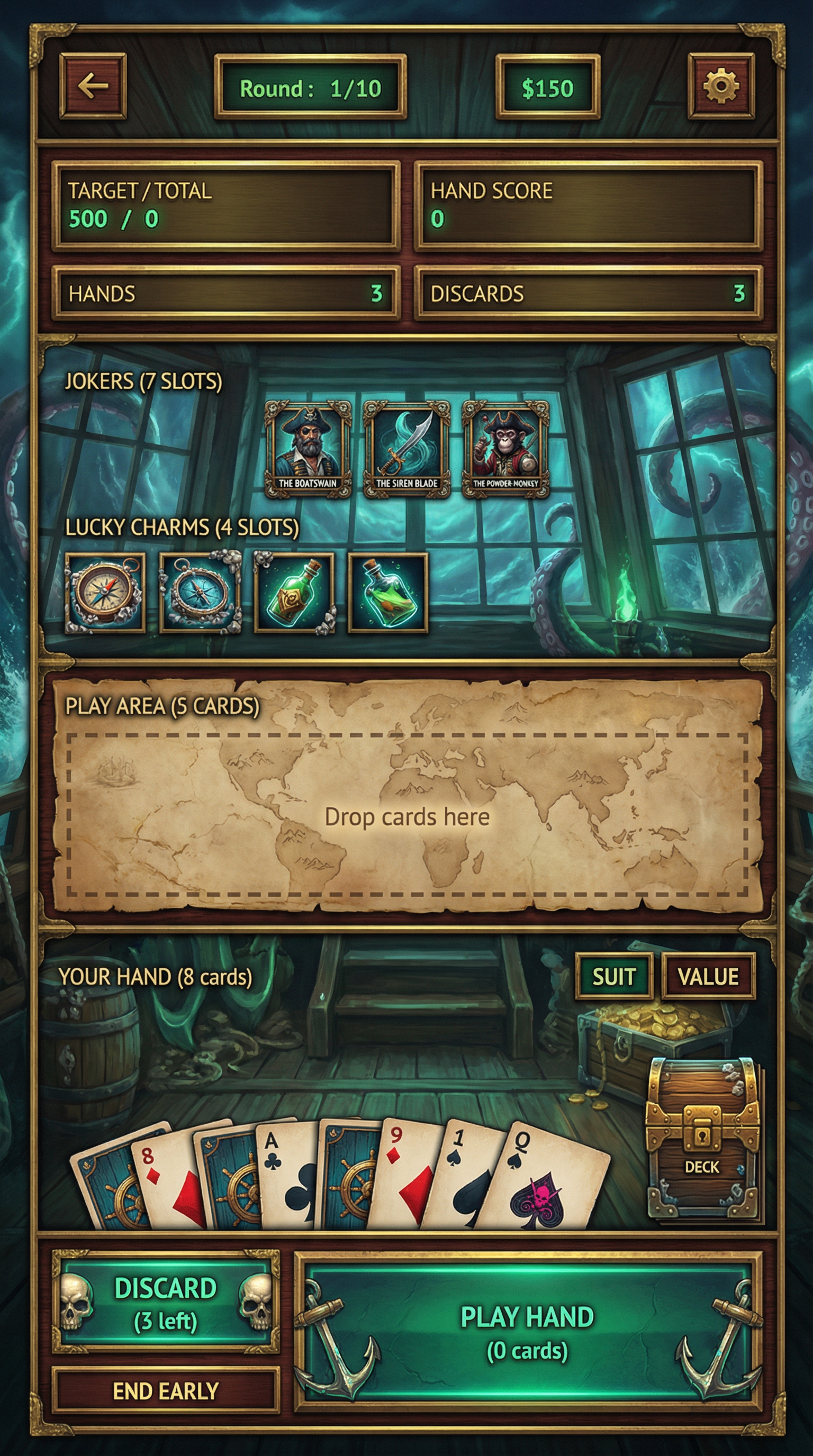Hit the End Early button
This screenshot has height=1456, width=813.
166,1391
